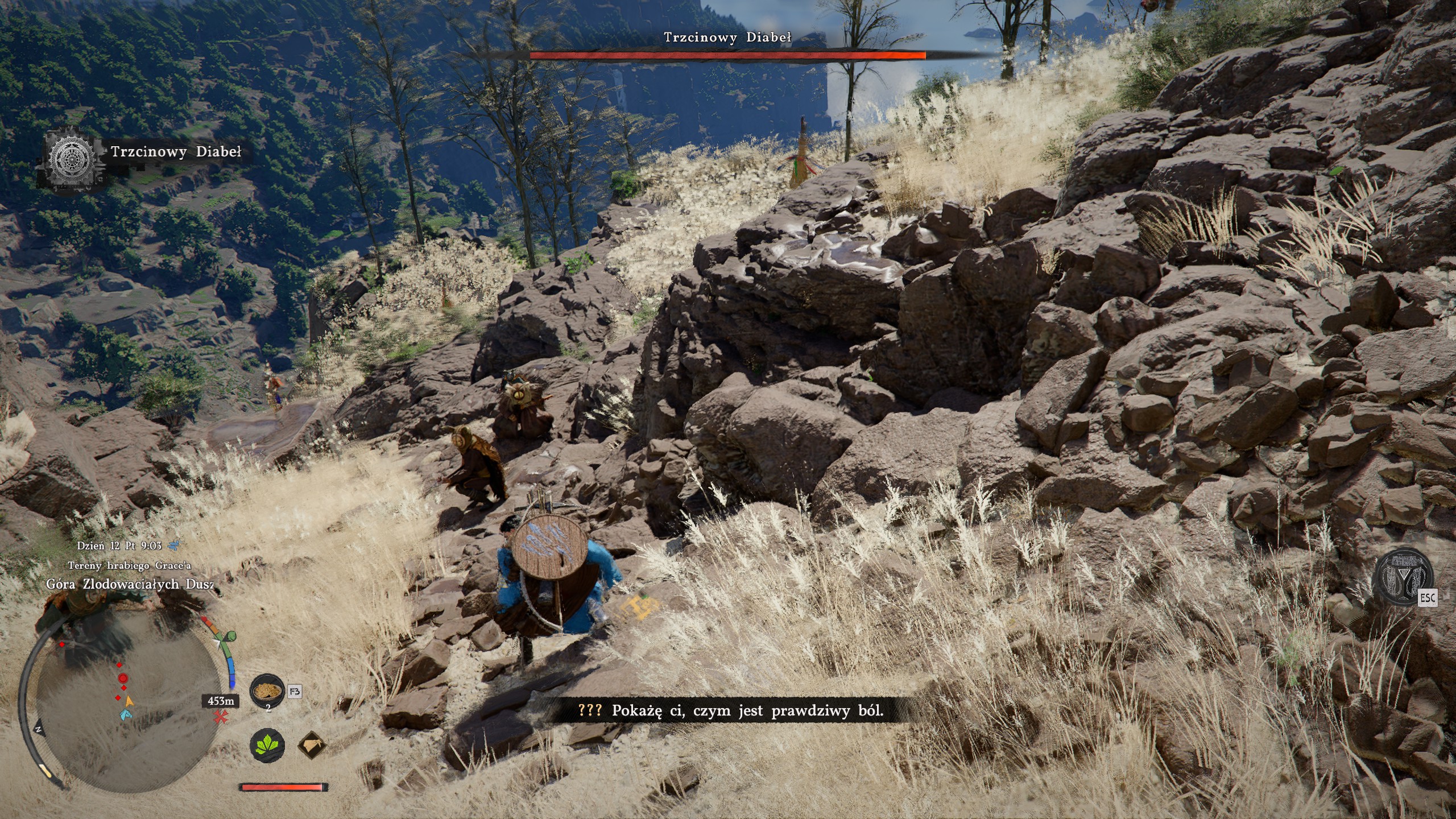Use the food bowl quick item
This screenshot has width=1456, height=819.
coord(268,690)
